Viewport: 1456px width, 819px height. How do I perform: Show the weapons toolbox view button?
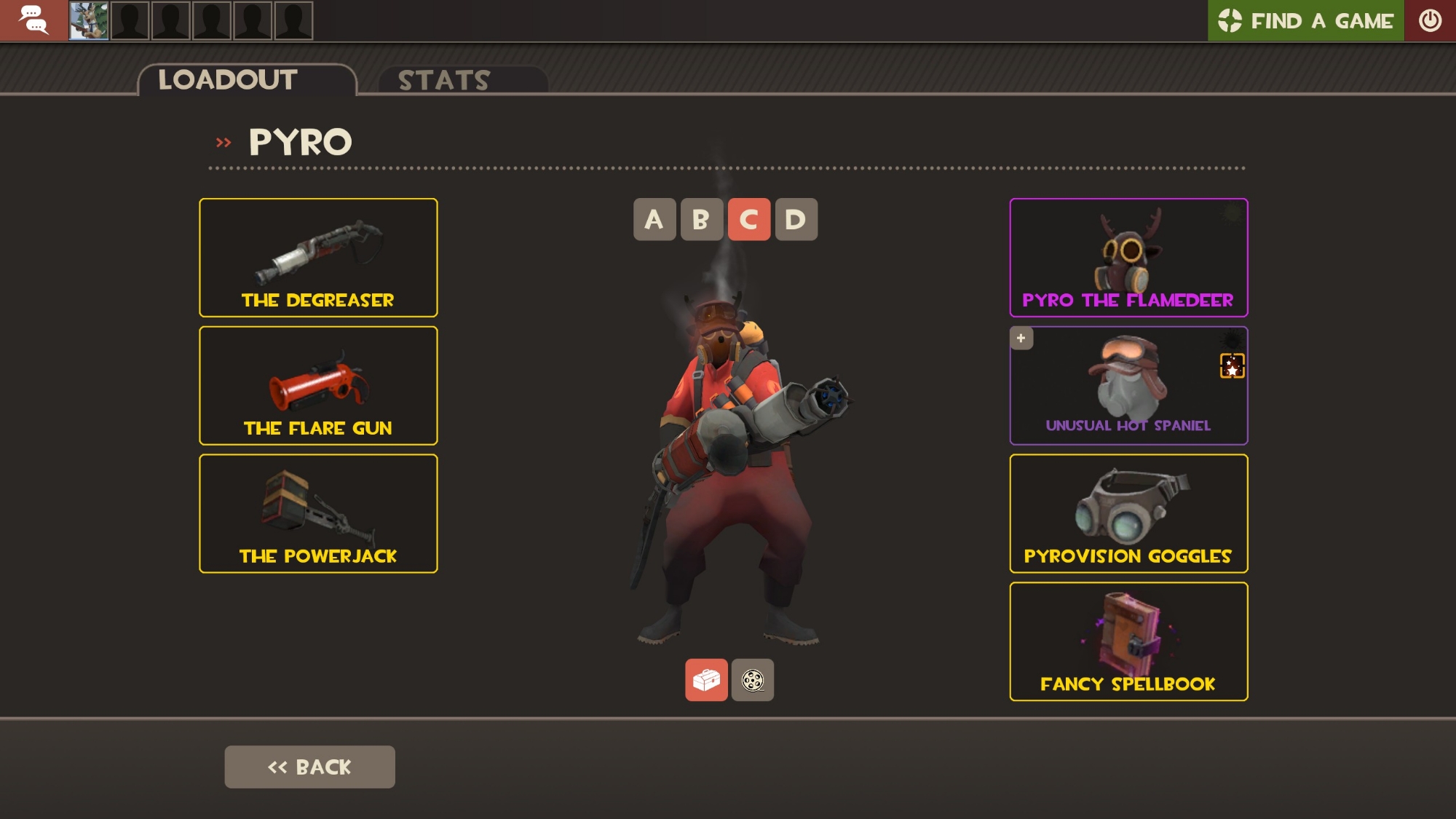[706, 680]
